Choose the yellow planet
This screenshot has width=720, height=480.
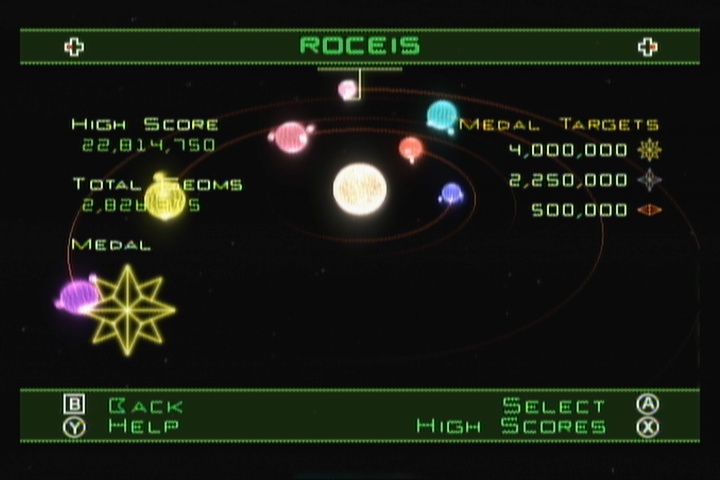click(165, 197)
